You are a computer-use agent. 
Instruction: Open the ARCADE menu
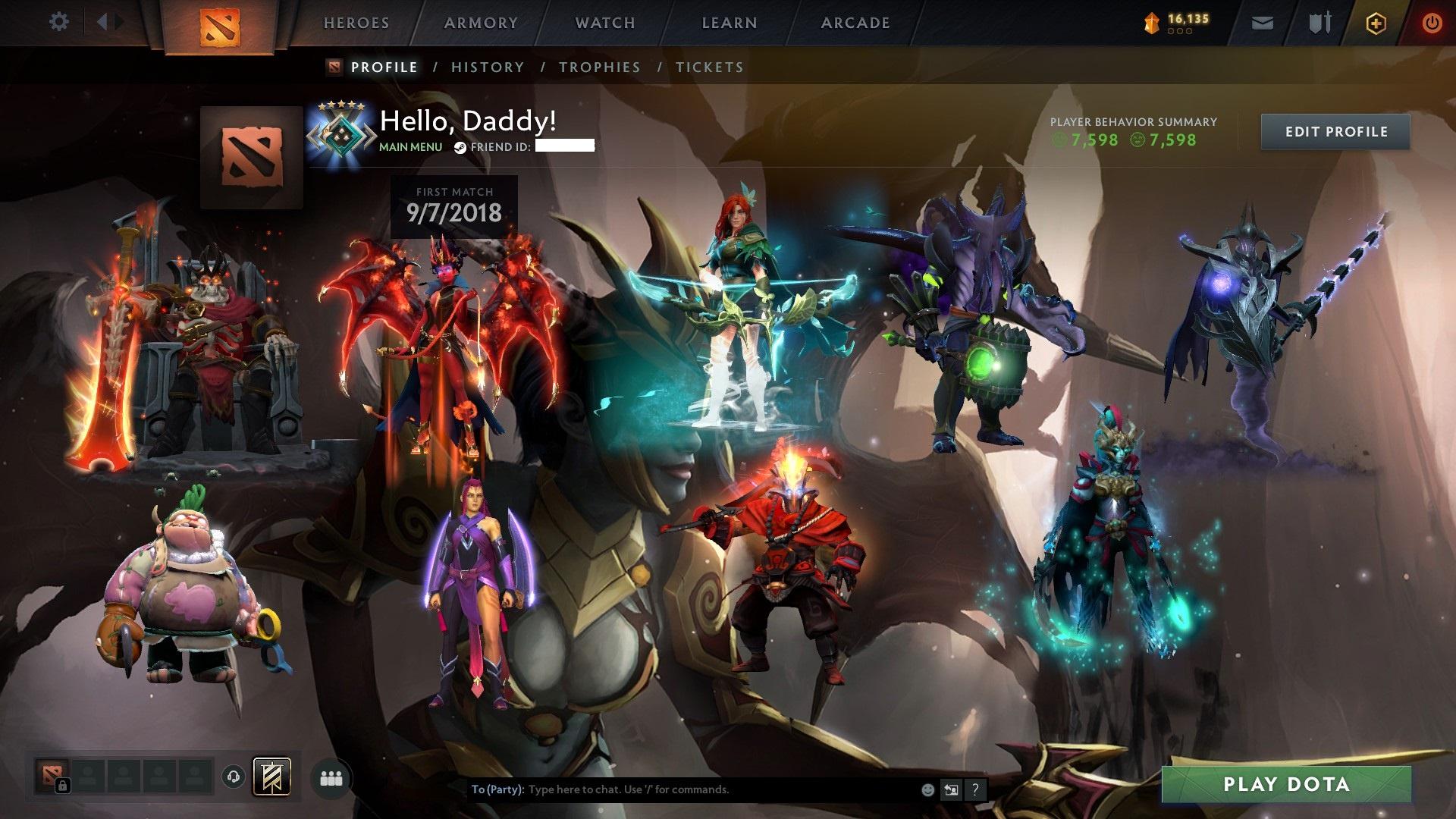[855, 23]
